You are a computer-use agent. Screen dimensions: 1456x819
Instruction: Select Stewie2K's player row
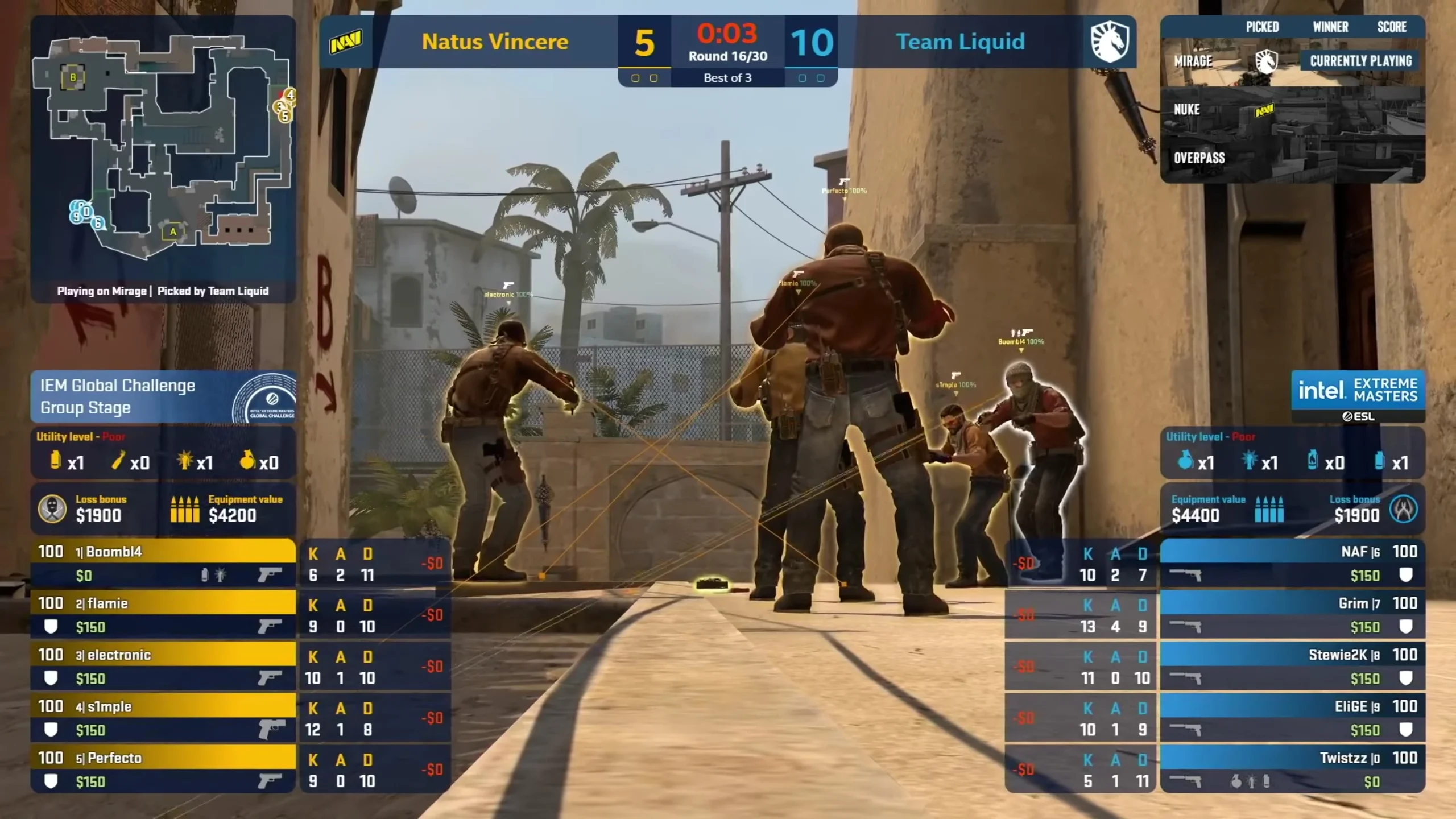(x=1292, y=666)
